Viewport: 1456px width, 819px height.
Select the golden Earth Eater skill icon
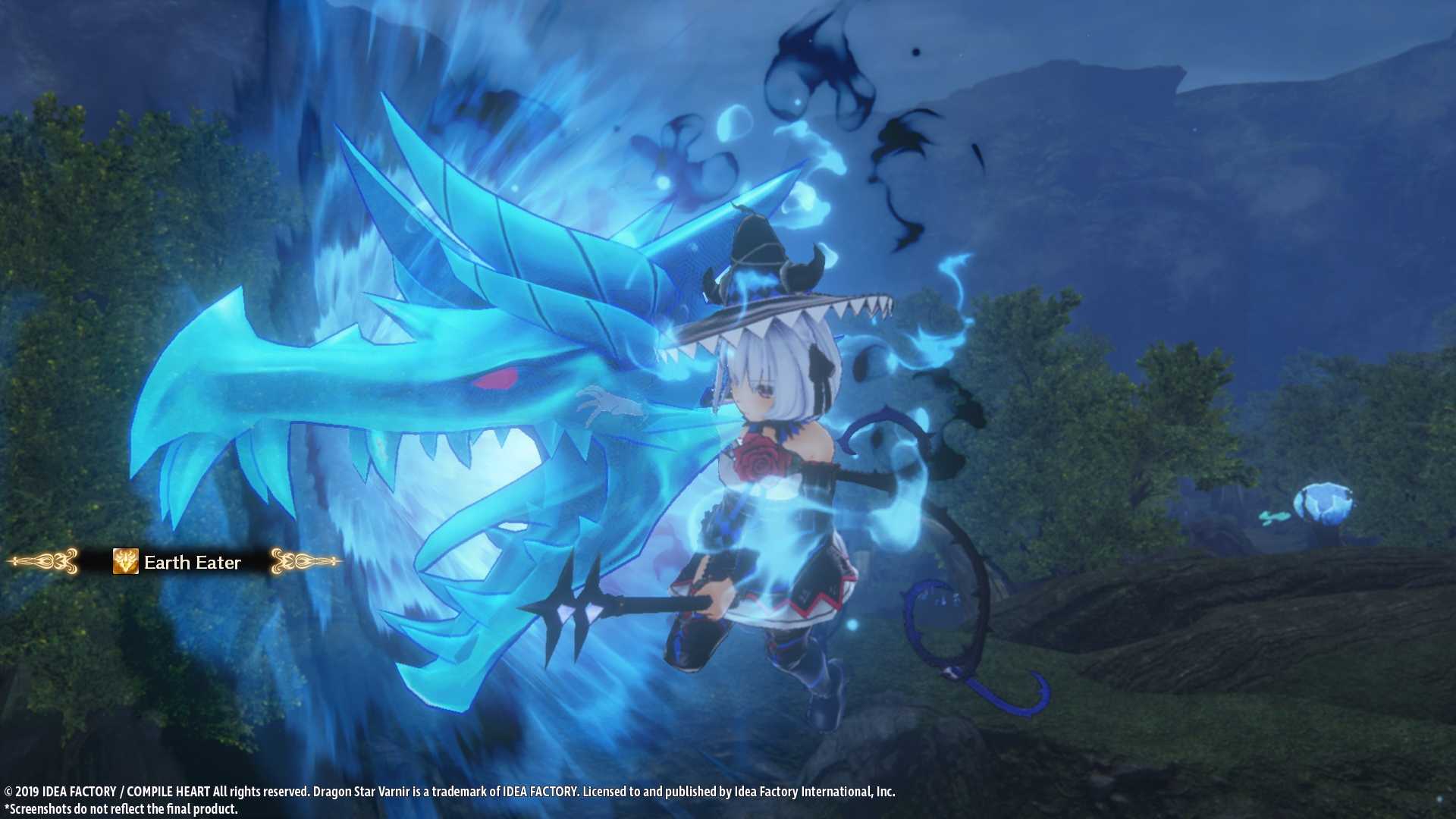pos(125,561)
